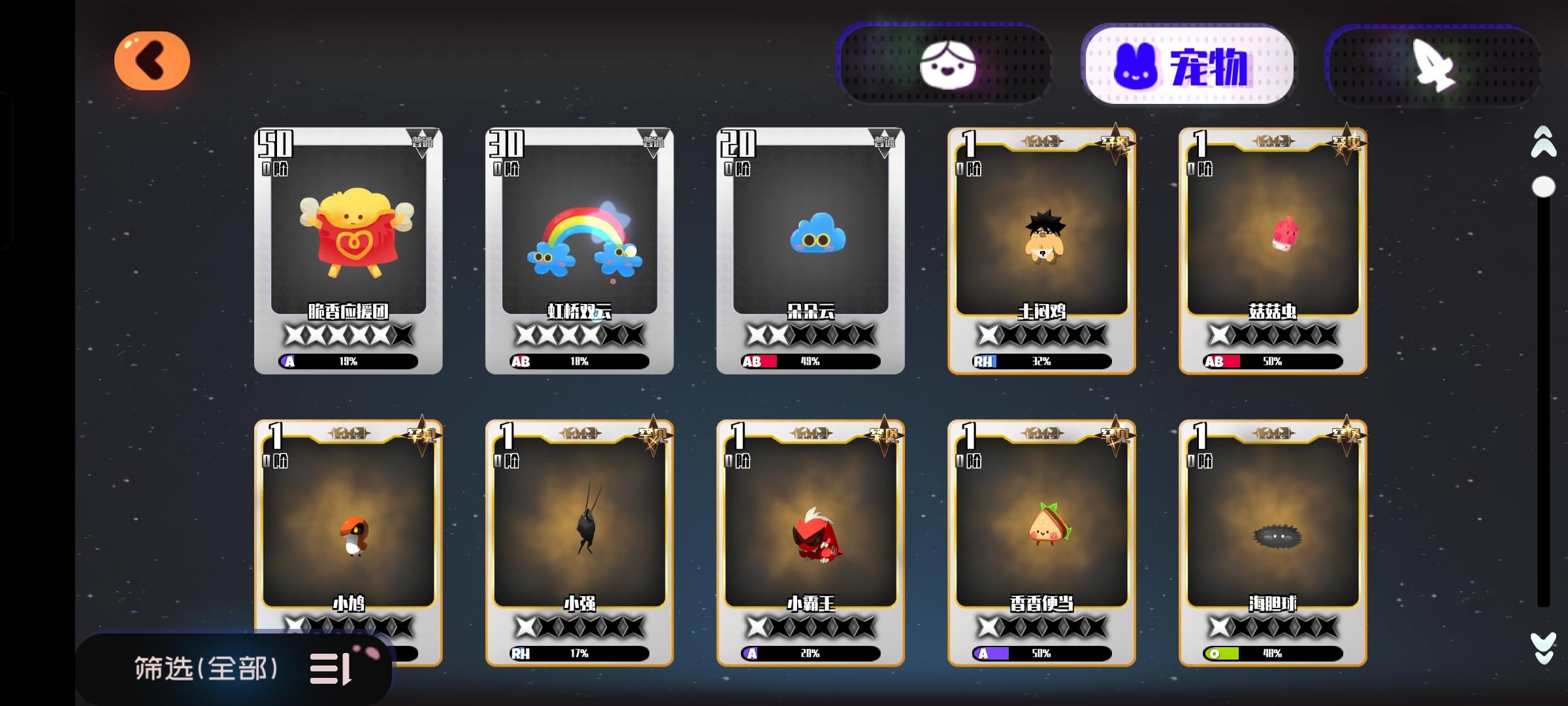Tap the orange back arrow button
This screenshot has height=706, width=1568.
click(x=152, y=60)
